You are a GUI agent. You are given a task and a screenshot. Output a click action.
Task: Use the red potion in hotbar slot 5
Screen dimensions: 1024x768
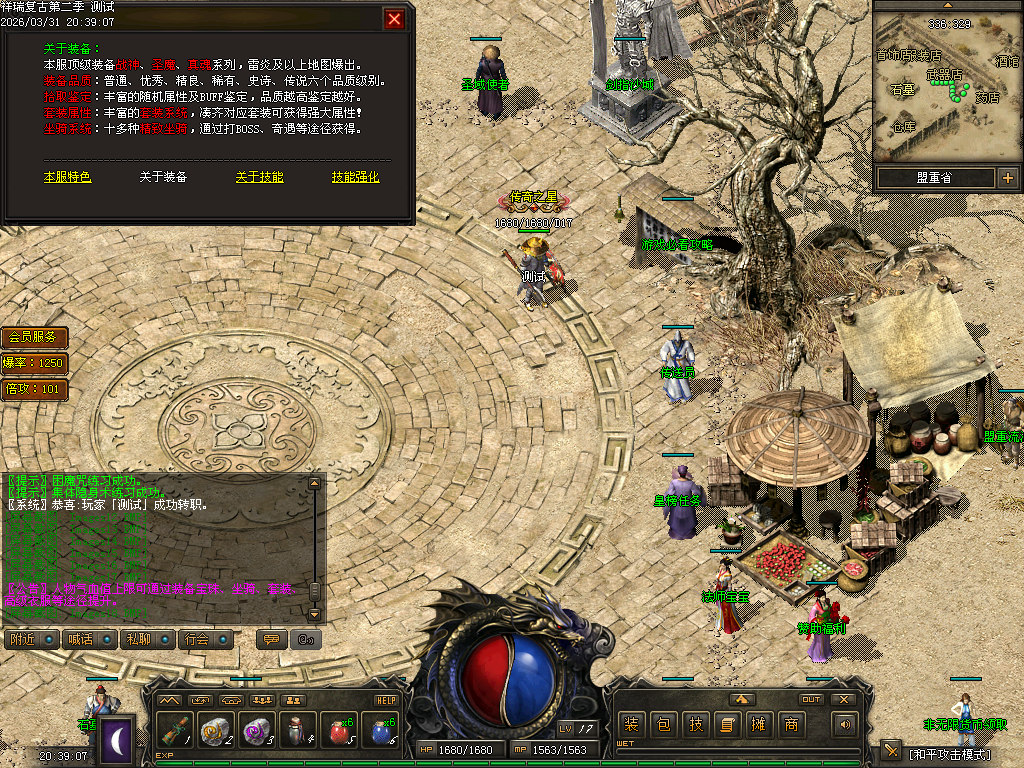point(339,732)
